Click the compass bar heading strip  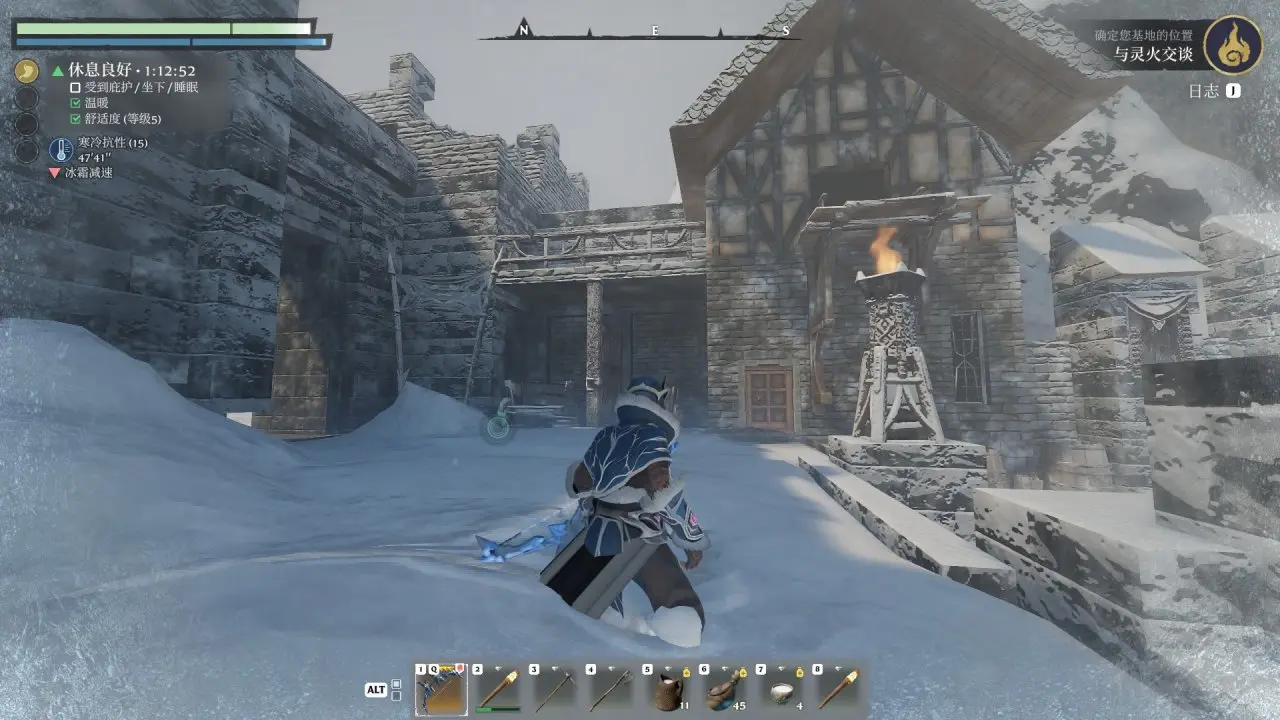[653, 32]
